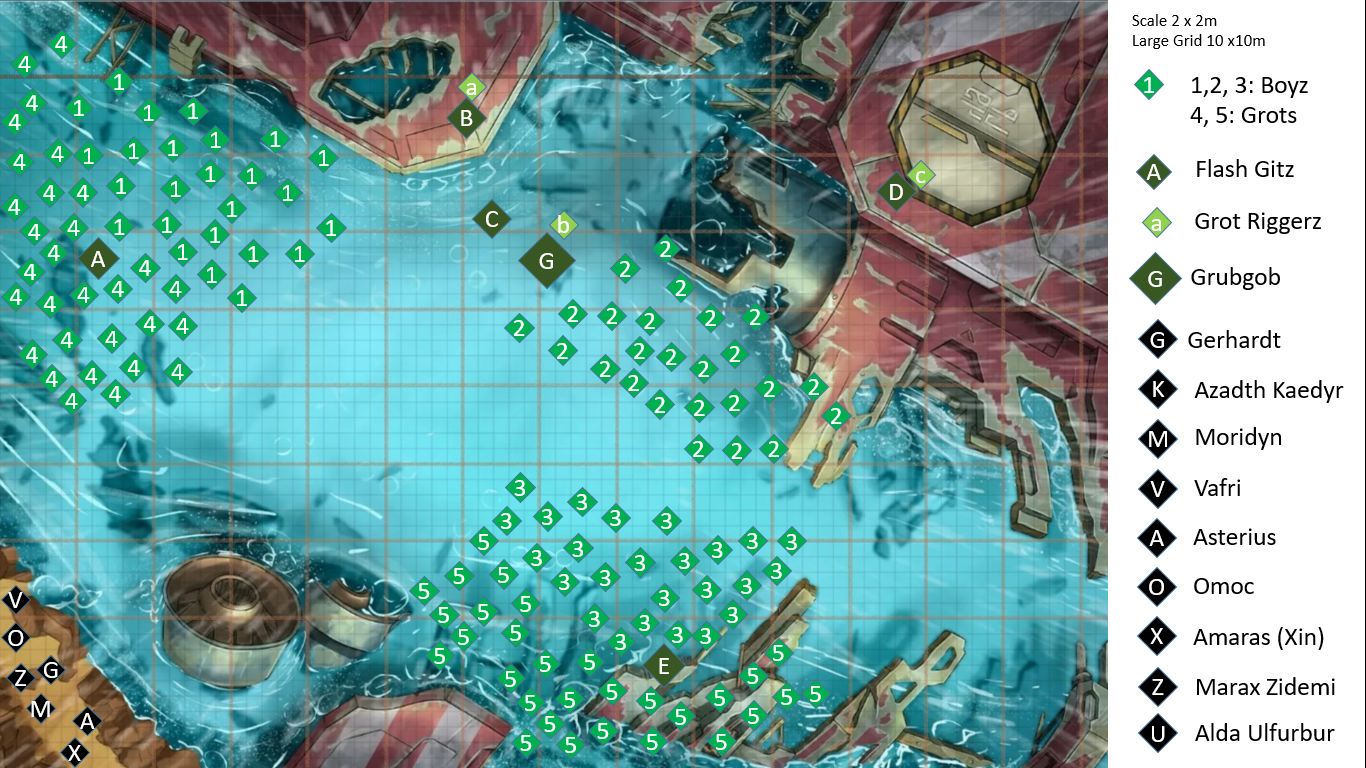Viewport: 1366px width, 768px height.
Task: Choose Azadth Kaedyr in the legend
Action: tap(1267, 390)
